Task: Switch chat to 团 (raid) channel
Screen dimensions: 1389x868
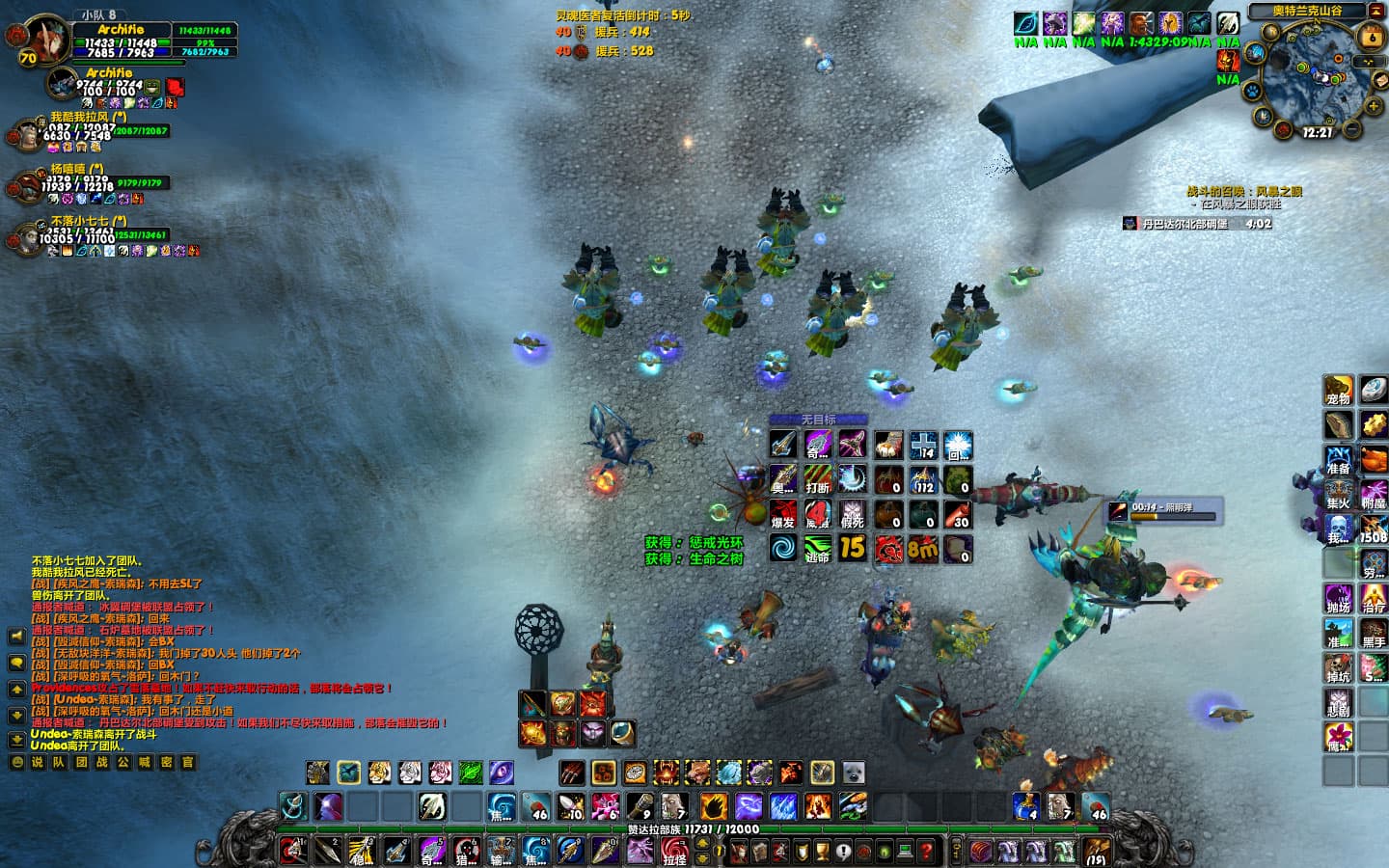Action: point(81,762)
